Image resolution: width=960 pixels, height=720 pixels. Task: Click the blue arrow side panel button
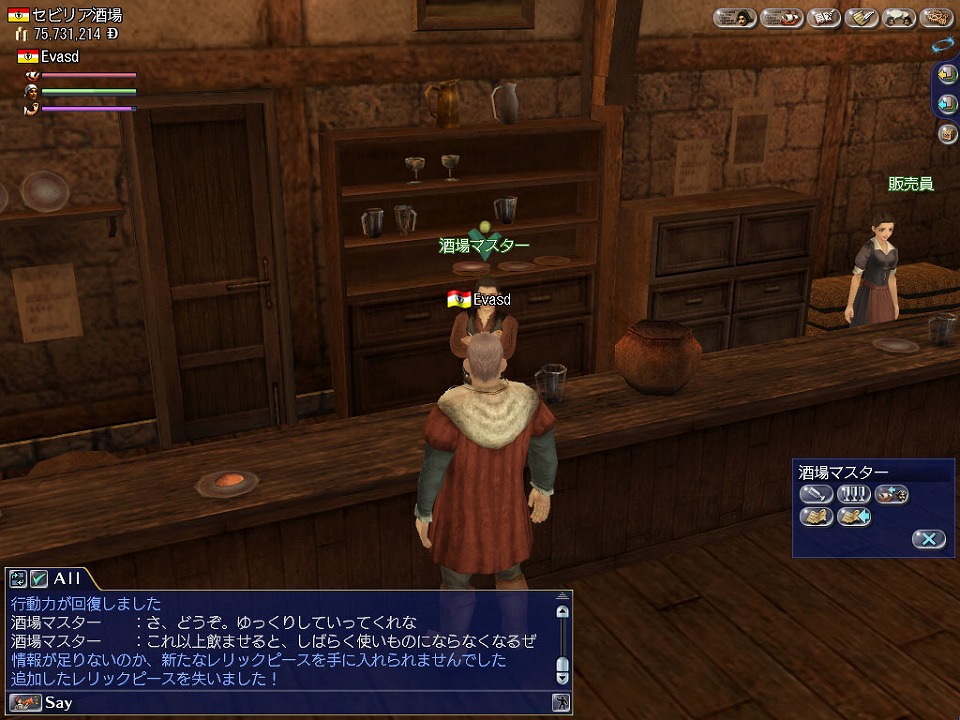click(948, 103)
